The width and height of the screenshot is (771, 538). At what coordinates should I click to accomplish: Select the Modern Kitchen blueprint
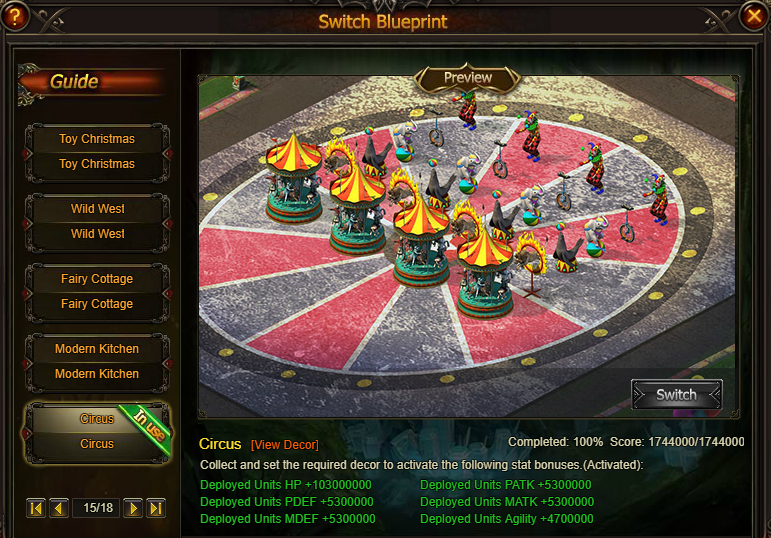[x=97, y=361]
